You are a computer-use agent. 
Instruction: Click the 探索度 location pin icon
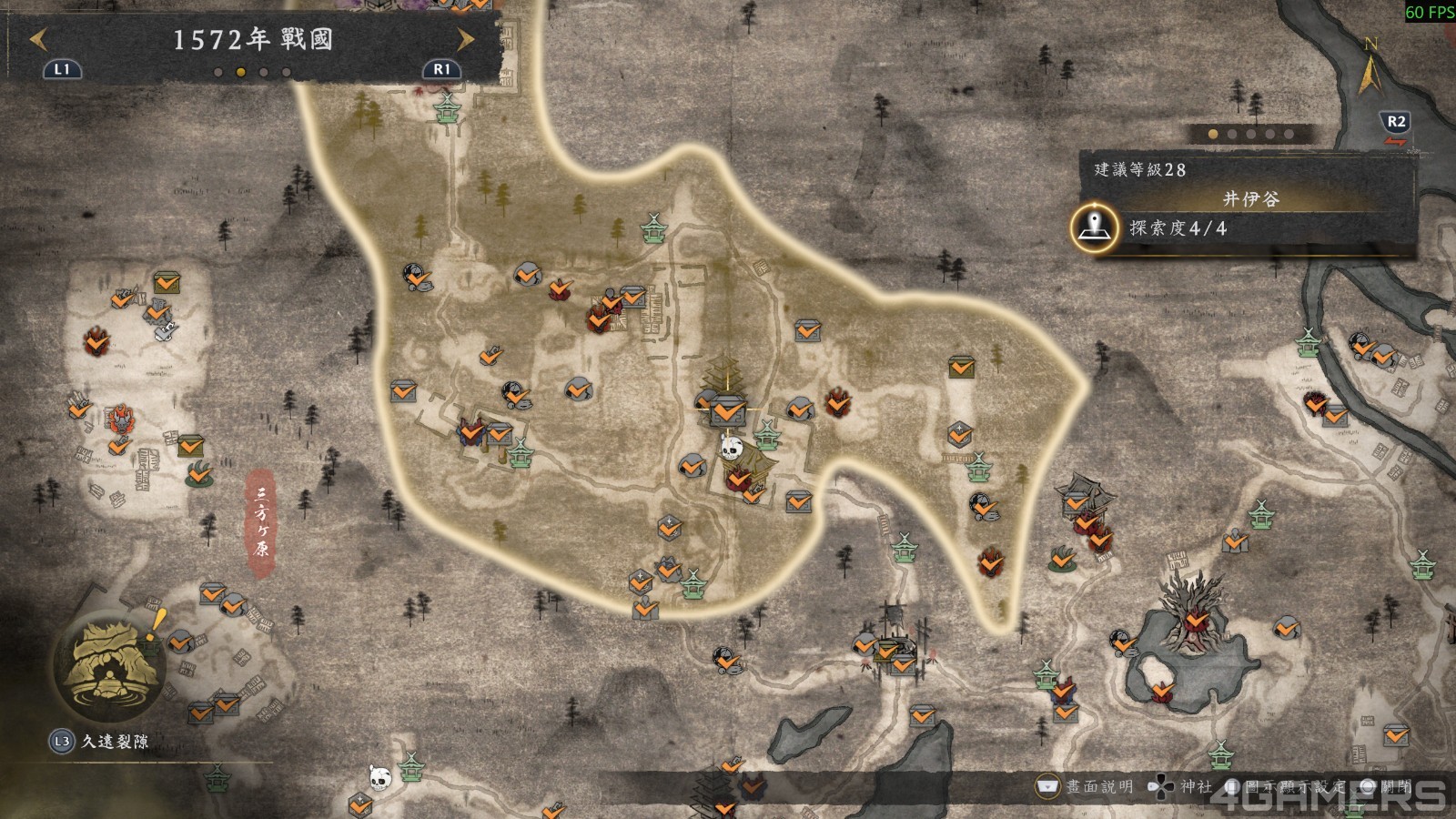(x=1094, y=227)
